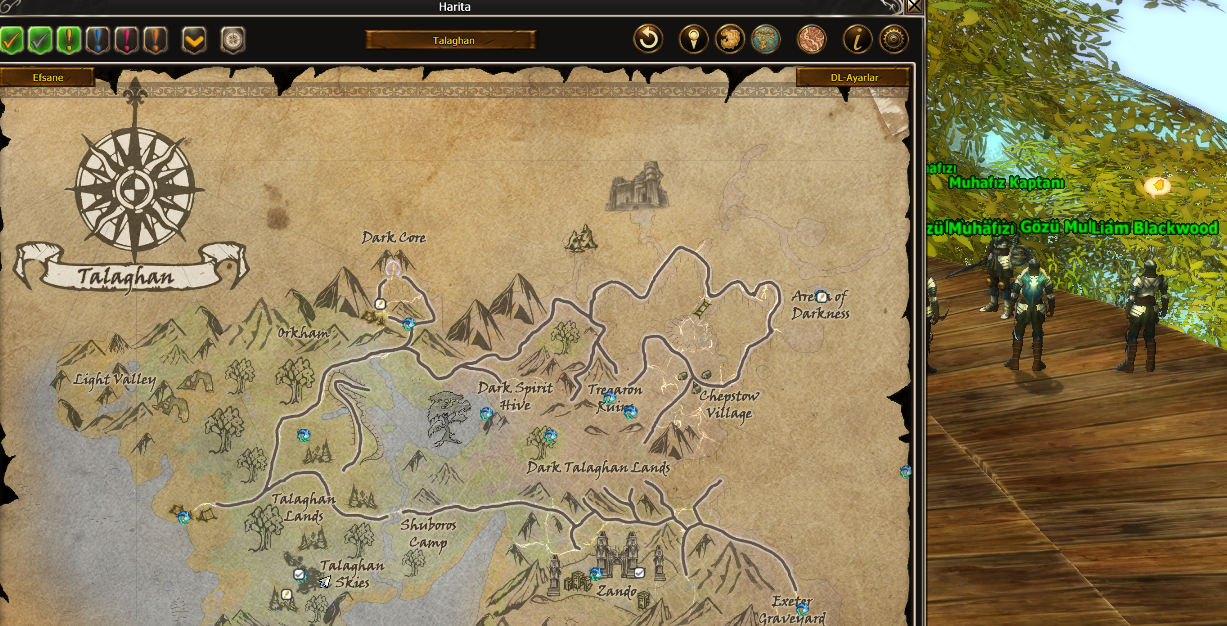The height and width of the screenshot is (626, 1227).
Task: Click the Dark Core map marker
Action: [393, 266]
